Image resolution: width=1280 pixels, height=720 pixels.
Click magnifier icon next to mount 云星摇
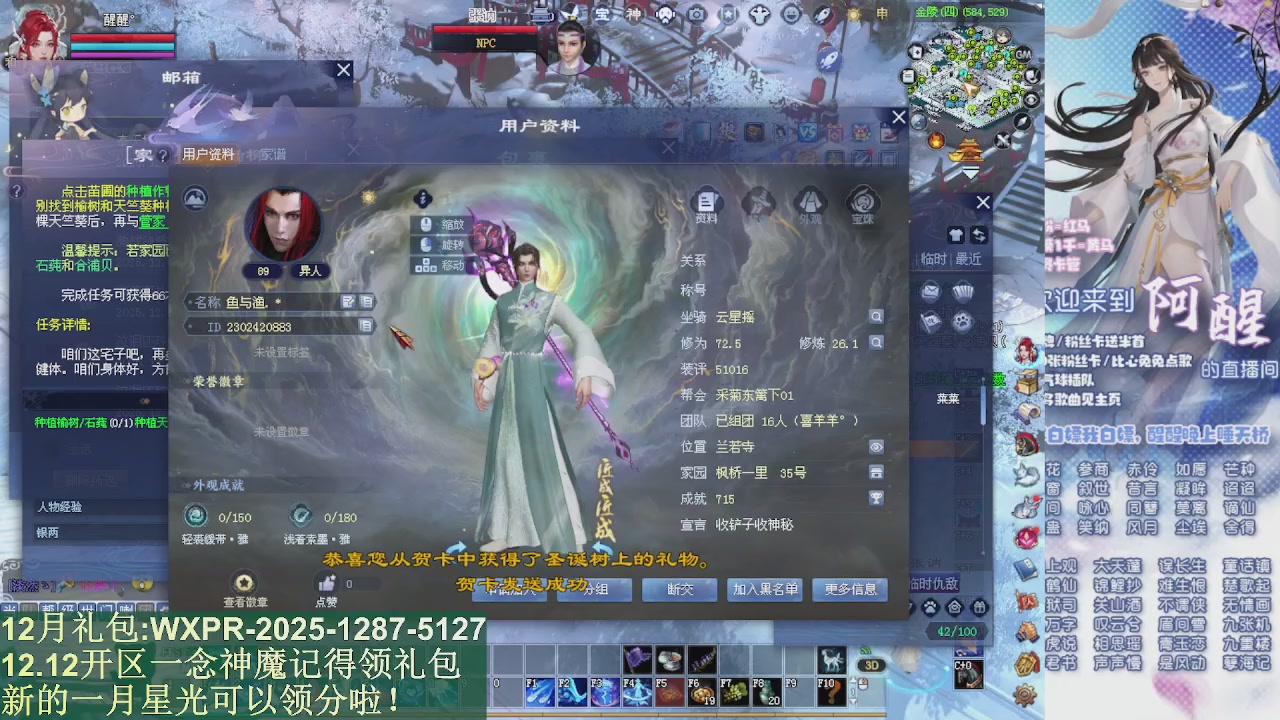(x=877, y=316)
